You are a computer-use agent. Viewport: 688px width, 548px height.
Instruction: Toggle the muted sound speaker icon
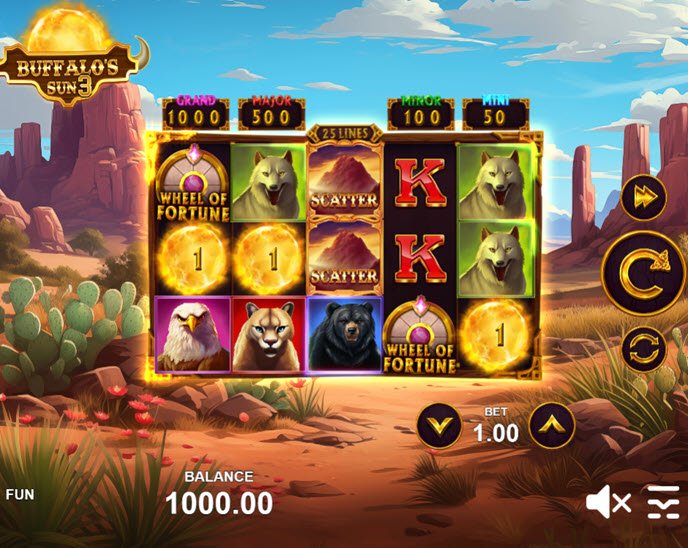point(607,501)
